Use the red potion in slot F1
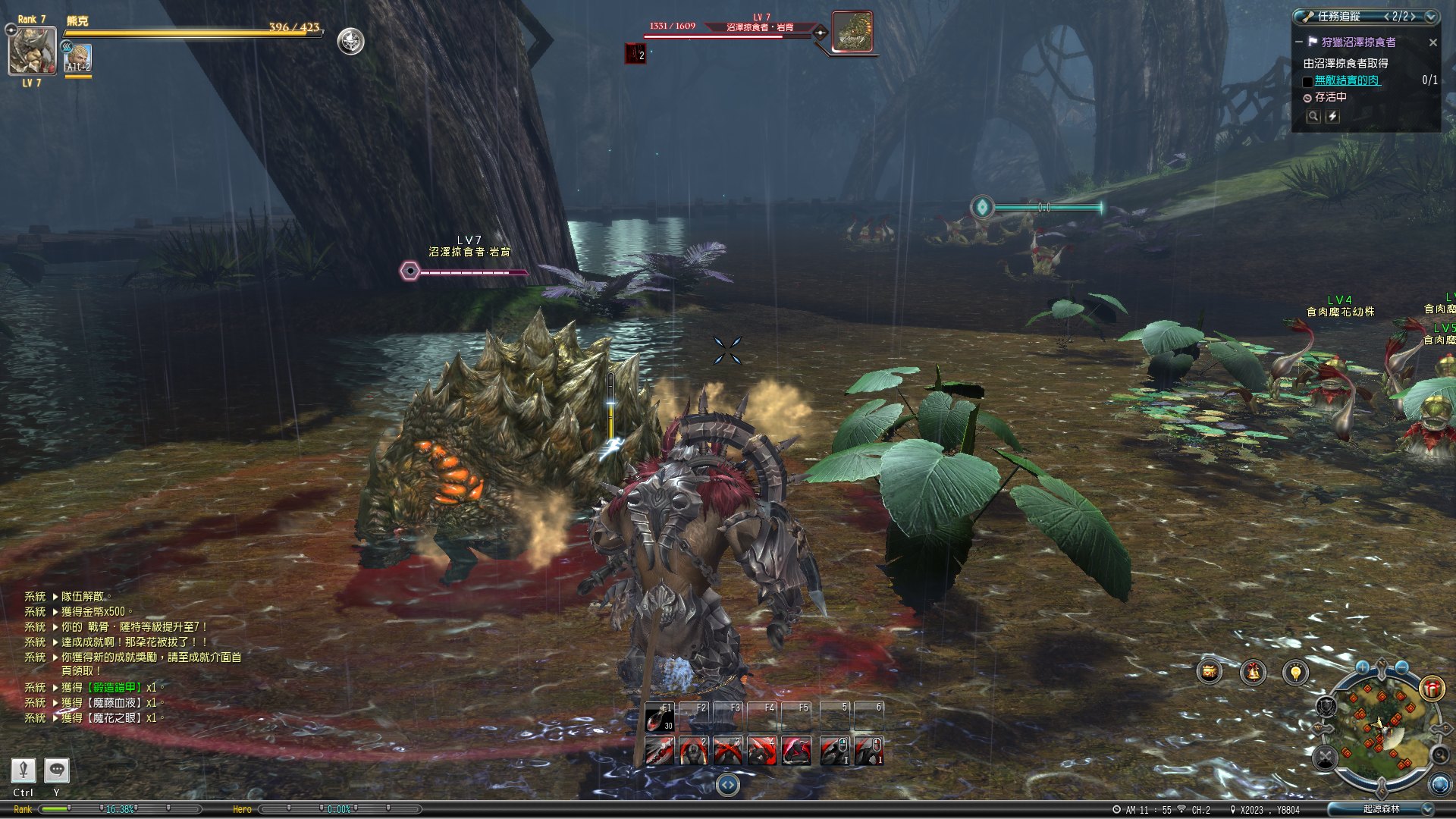1456x819 pixels. pyautogui.click(x=658, y=717)
